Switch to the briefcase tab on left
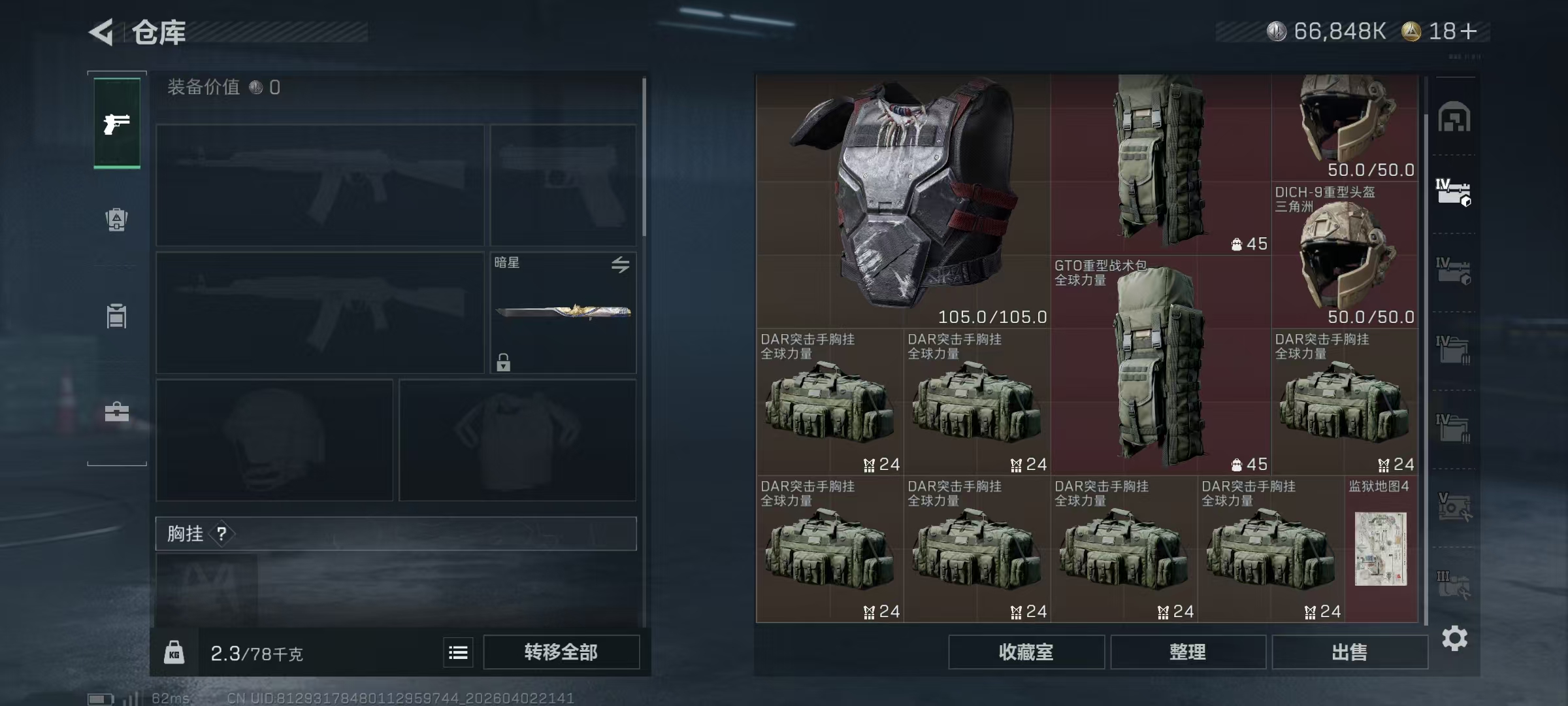Image resolution: width=1568 pixels, height=706 pixels. [x=116, y=412]
